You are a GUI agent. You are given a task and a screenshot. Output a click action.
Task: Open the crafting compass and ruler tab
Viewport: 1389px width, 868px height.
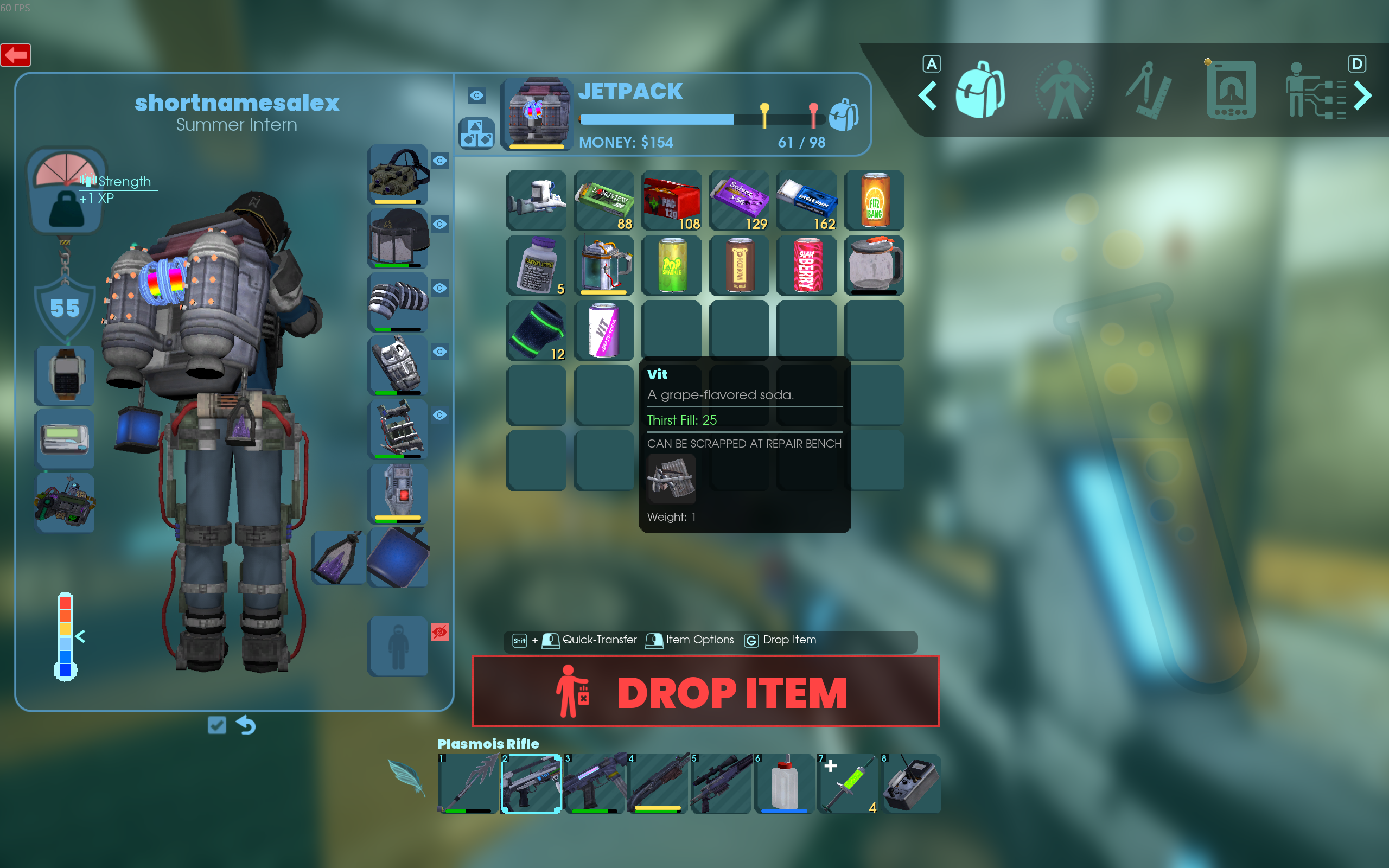point(1148,91)
